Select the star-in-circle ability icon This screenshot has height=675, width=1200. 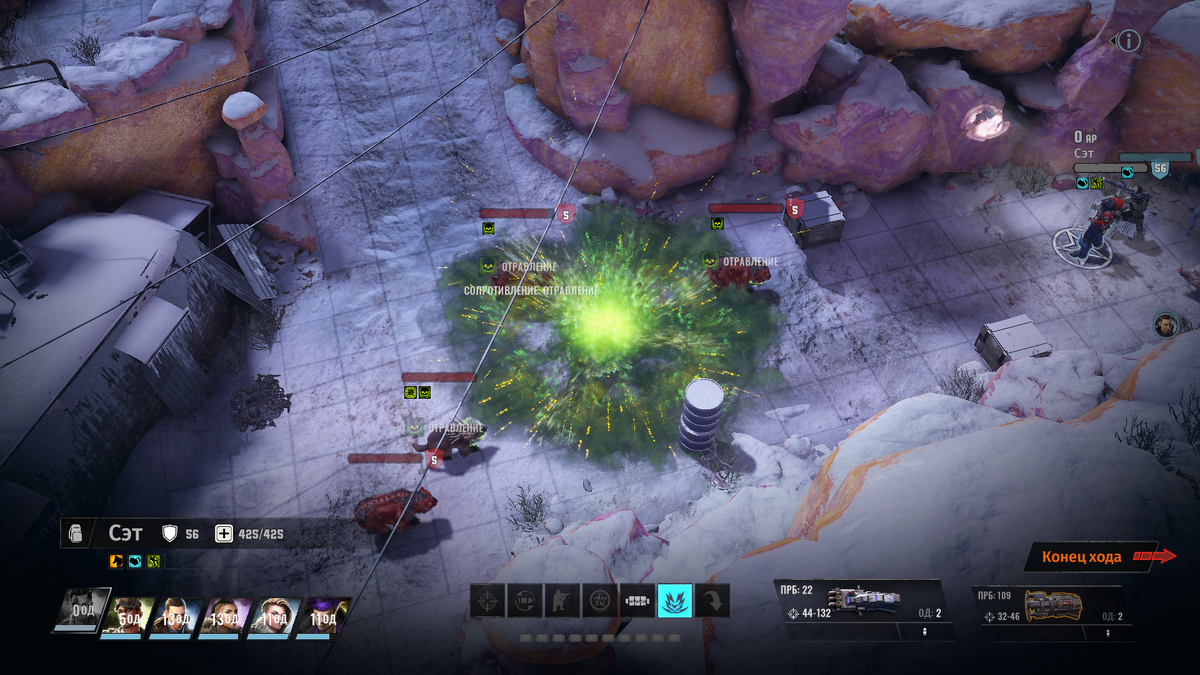(599, 600)
